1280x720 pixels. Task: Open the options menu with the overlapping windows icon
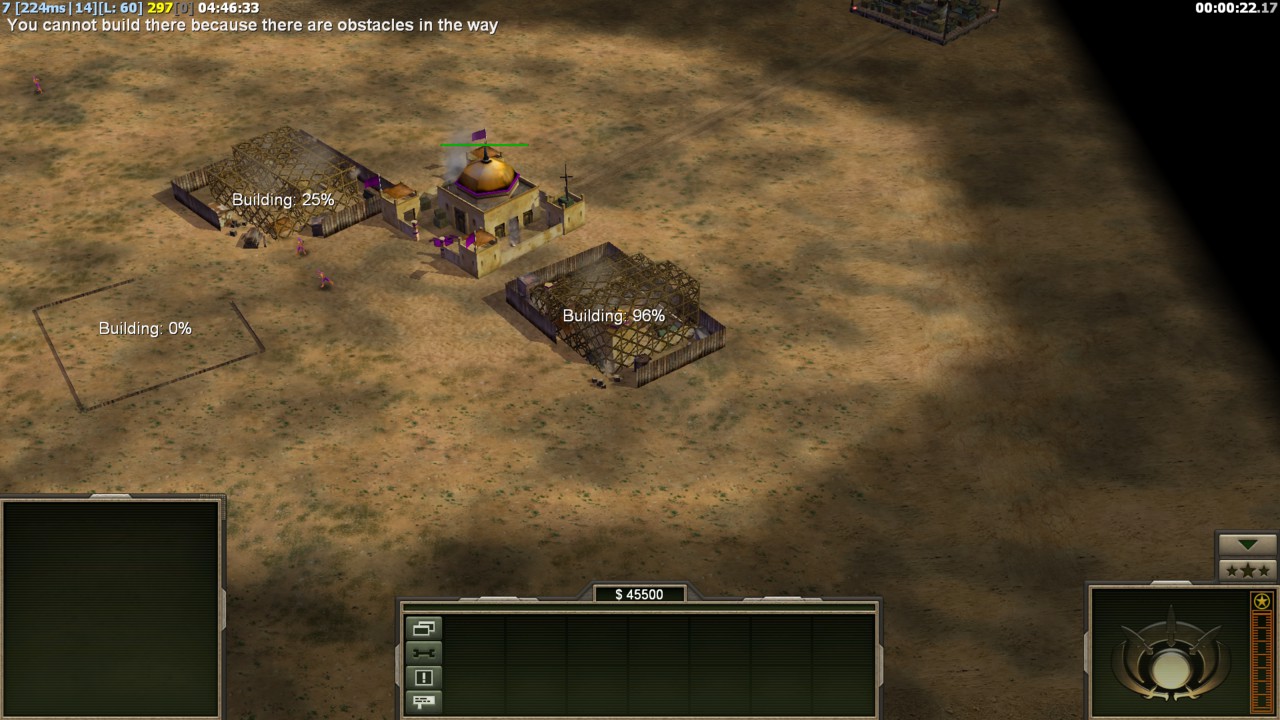[x=423, y=629]
